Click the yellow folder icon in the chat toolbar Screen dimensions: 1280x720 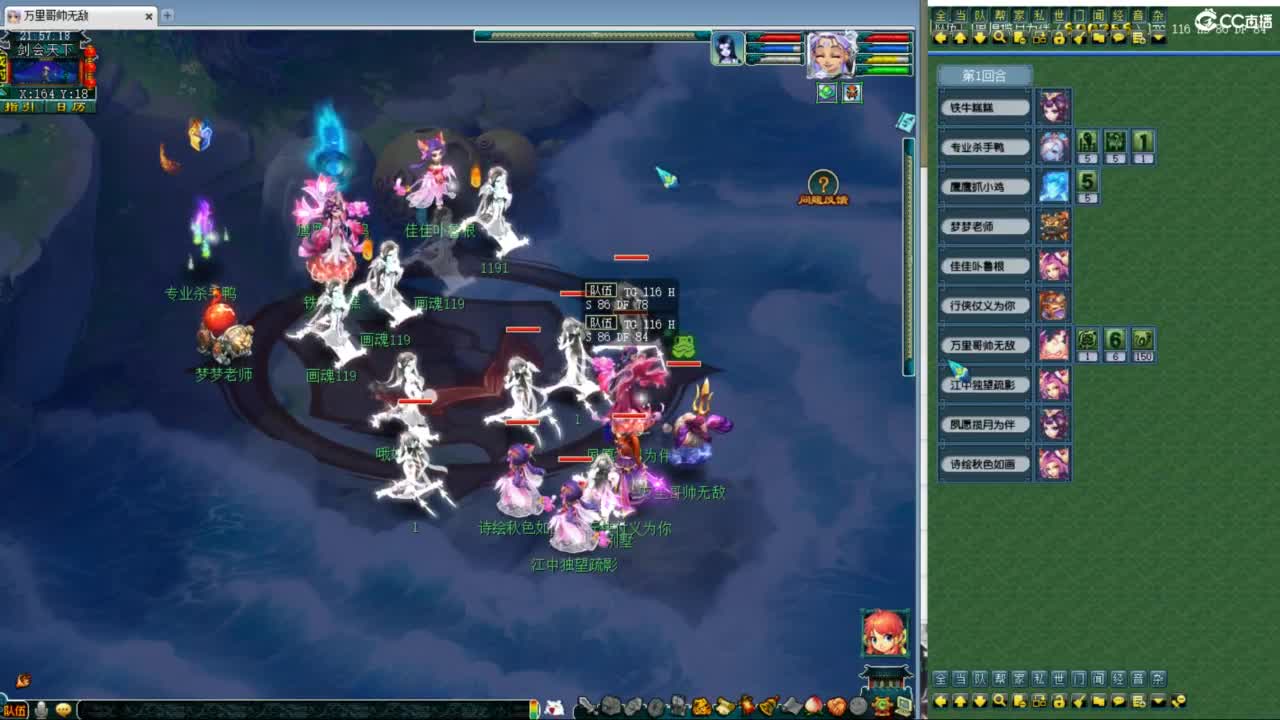pyautogui.click(x=1100, y=38)
